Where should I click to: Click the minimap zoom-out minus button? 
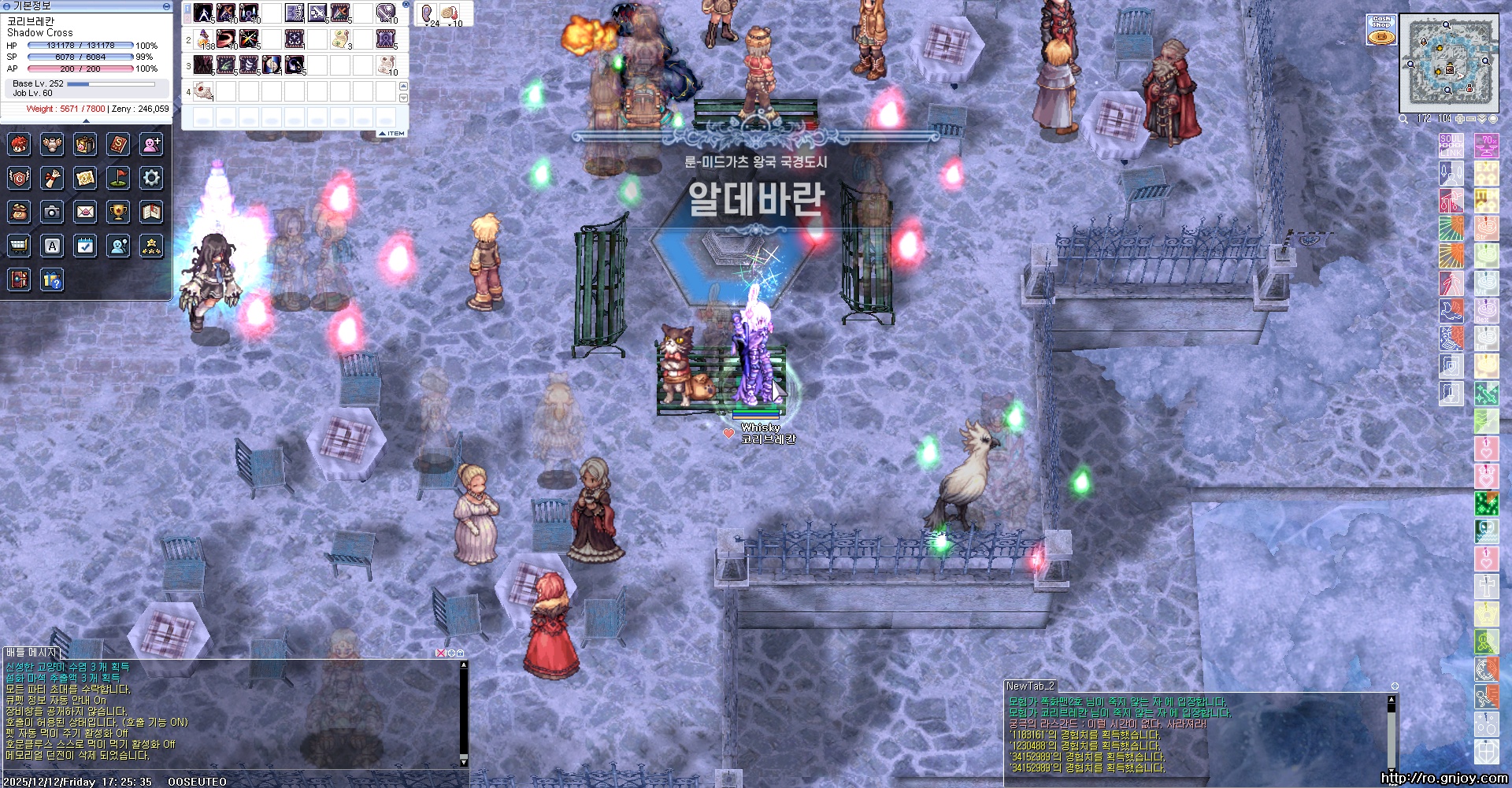(1470, 119)
